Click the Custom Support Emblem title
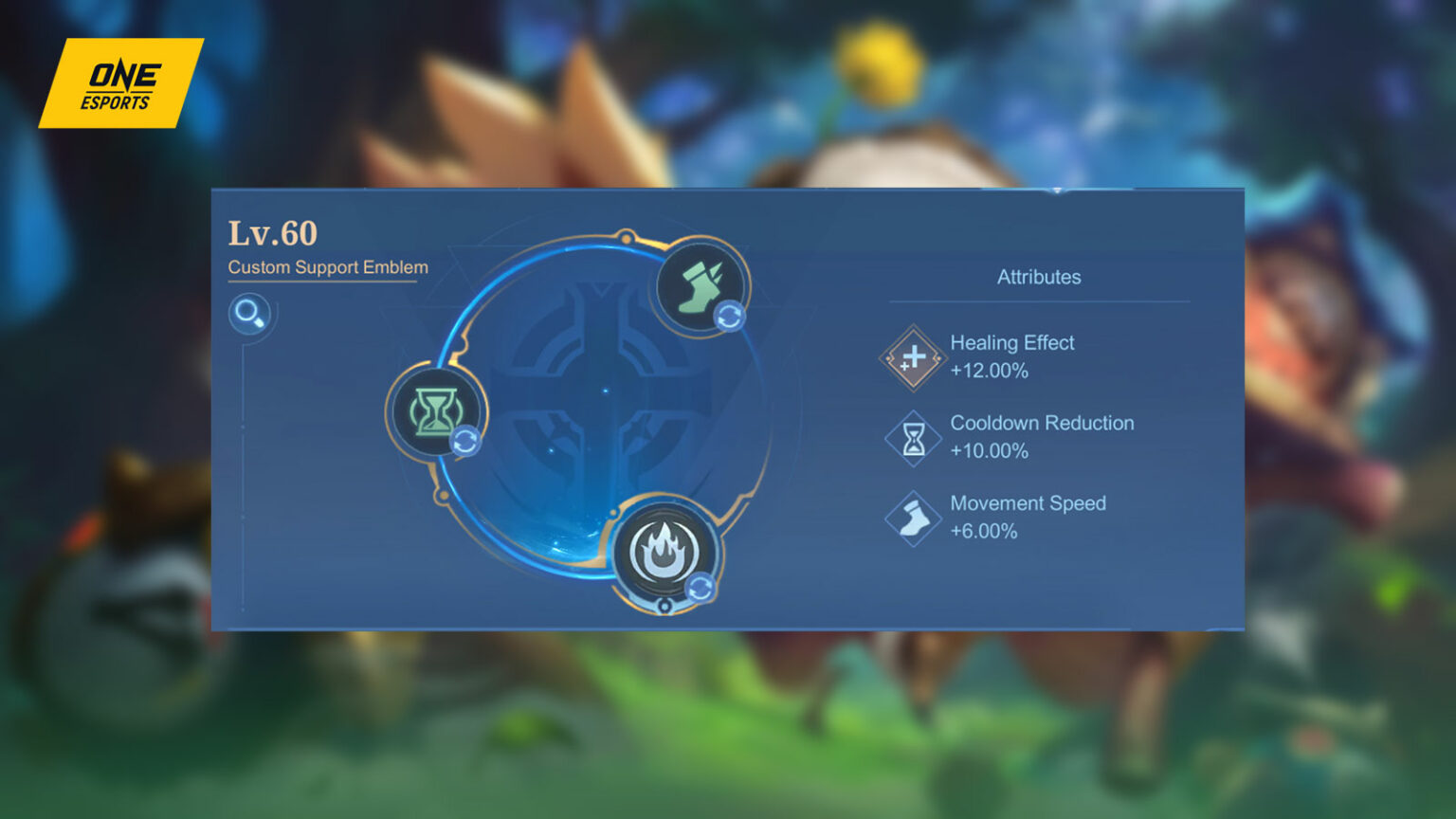The image size is (1456, 819). tap(327, 267)
